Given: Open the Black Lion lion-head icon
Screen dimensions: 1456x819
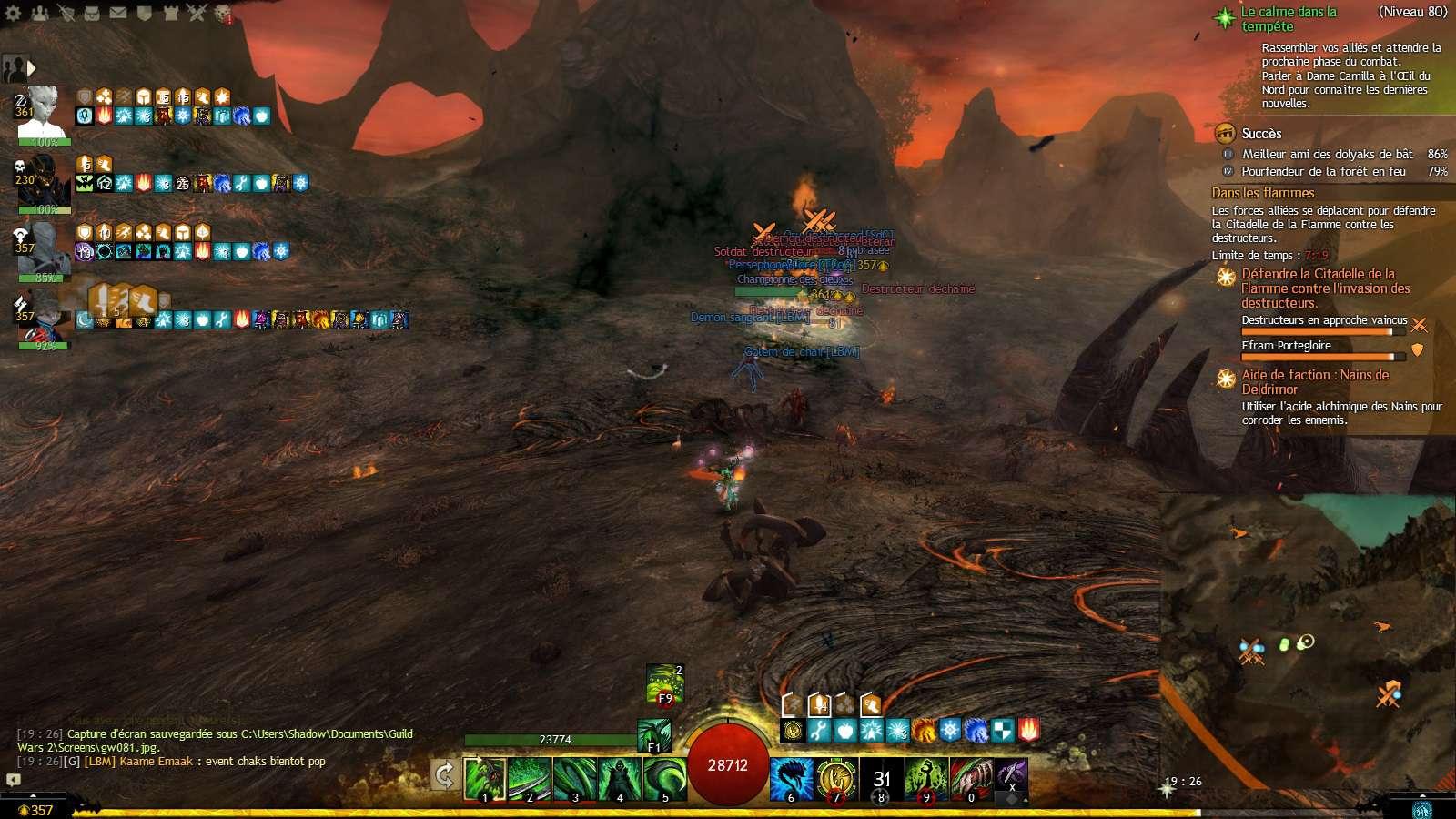Looking at the screenshot, I should click(222, 13).
